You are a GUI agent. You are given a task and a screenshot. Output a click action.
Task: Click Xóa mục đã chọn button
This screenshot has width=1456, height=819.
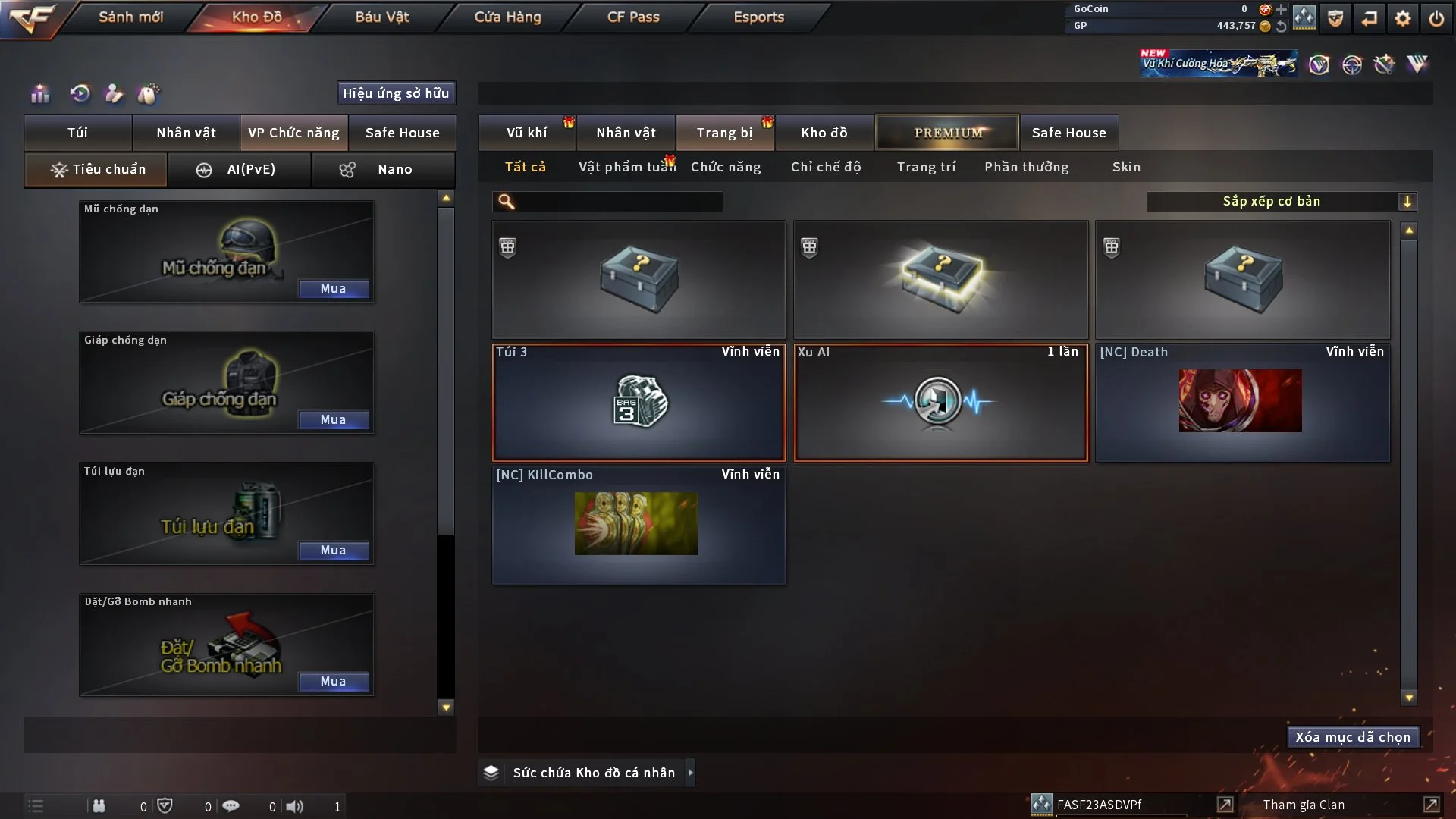coord(1352,737)
